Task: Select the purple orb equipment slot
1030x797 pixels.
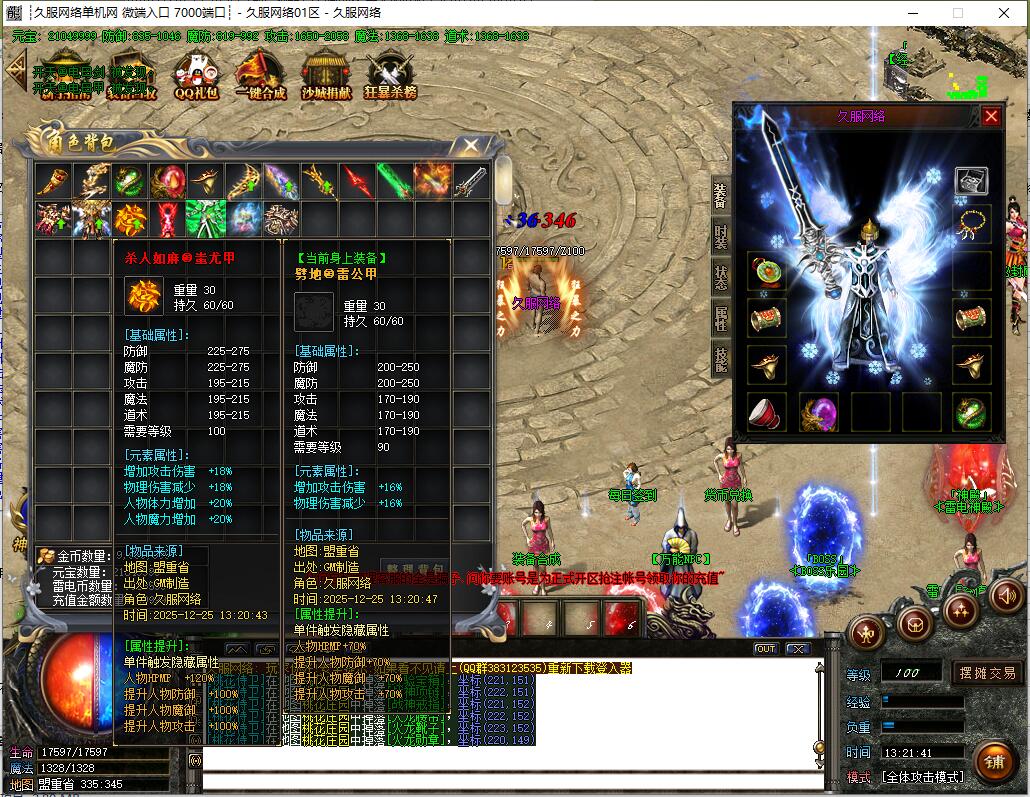Action: coord(819,412)
